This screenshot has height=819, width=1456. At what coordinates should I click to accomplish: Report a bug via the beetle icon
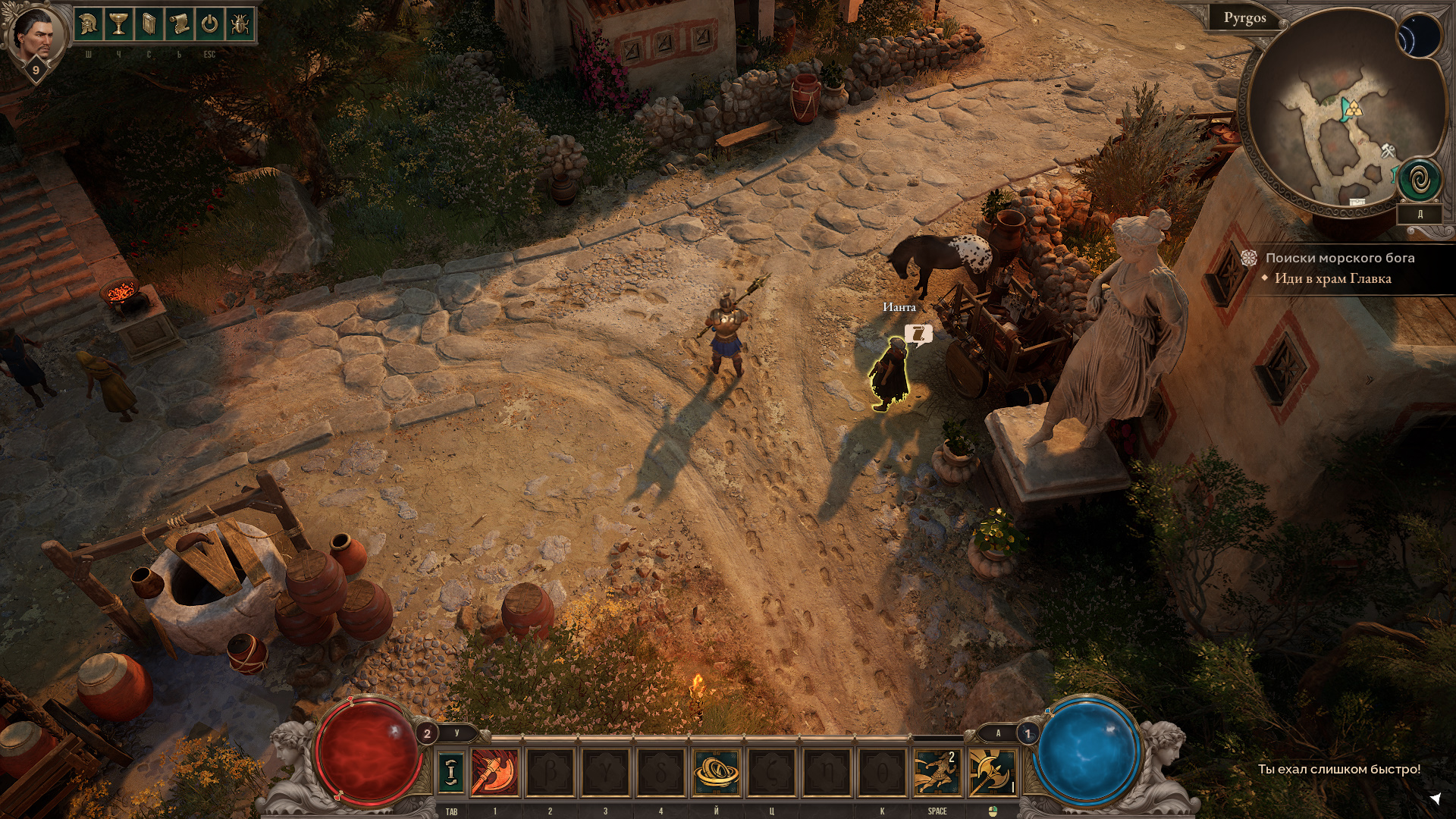[240, 25]
